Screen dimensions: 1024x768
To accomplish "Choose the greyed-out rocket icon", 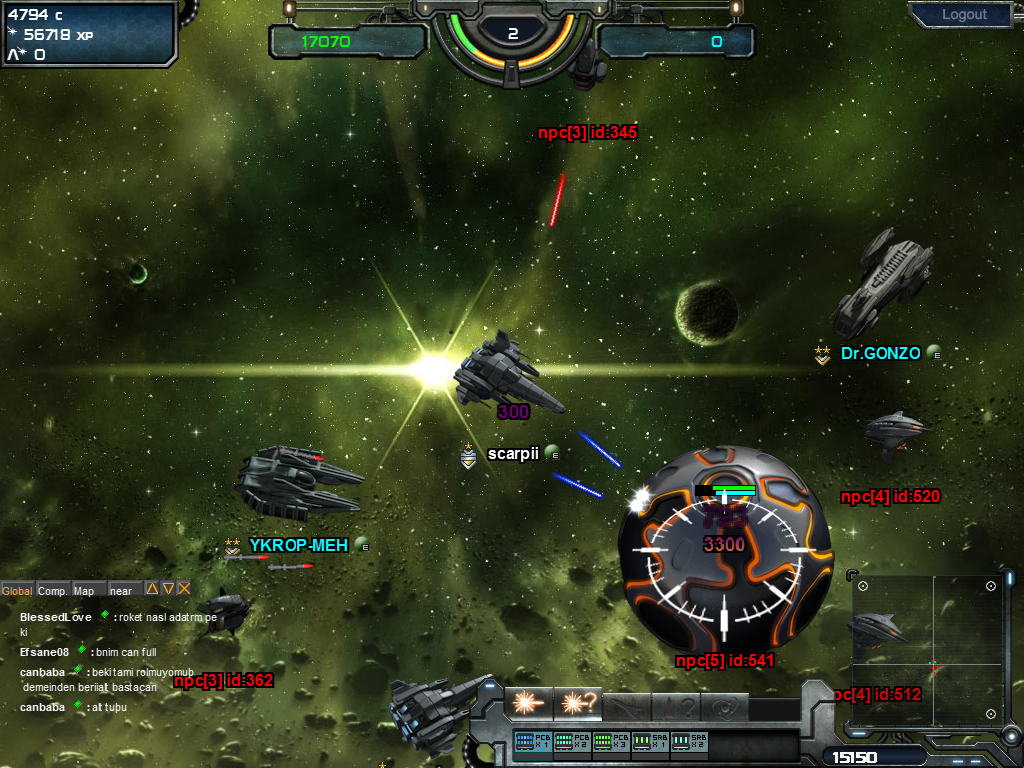I will [628, 705].
